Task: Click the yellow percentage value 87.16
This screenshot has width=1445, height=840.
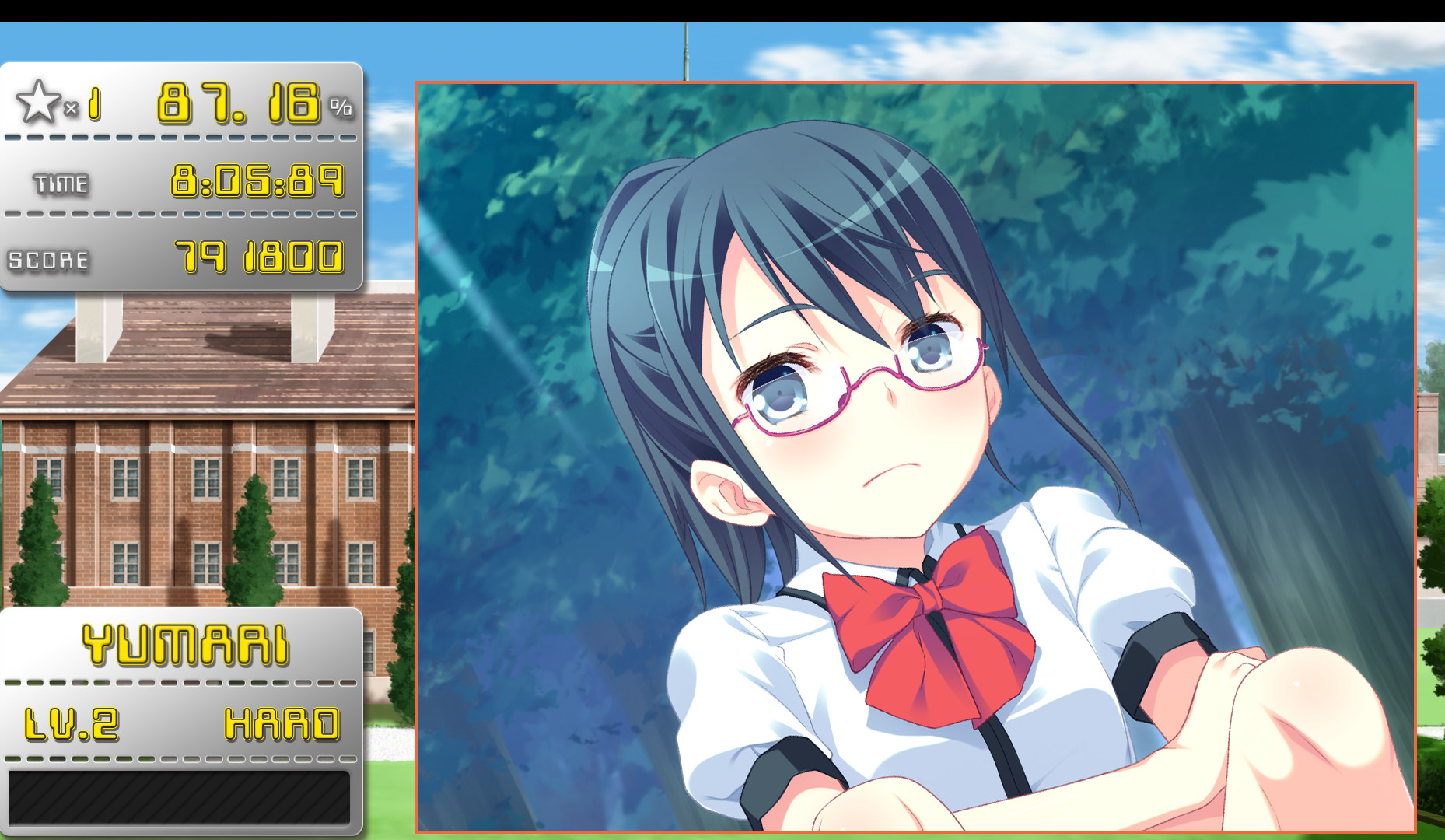Action: 237,103
